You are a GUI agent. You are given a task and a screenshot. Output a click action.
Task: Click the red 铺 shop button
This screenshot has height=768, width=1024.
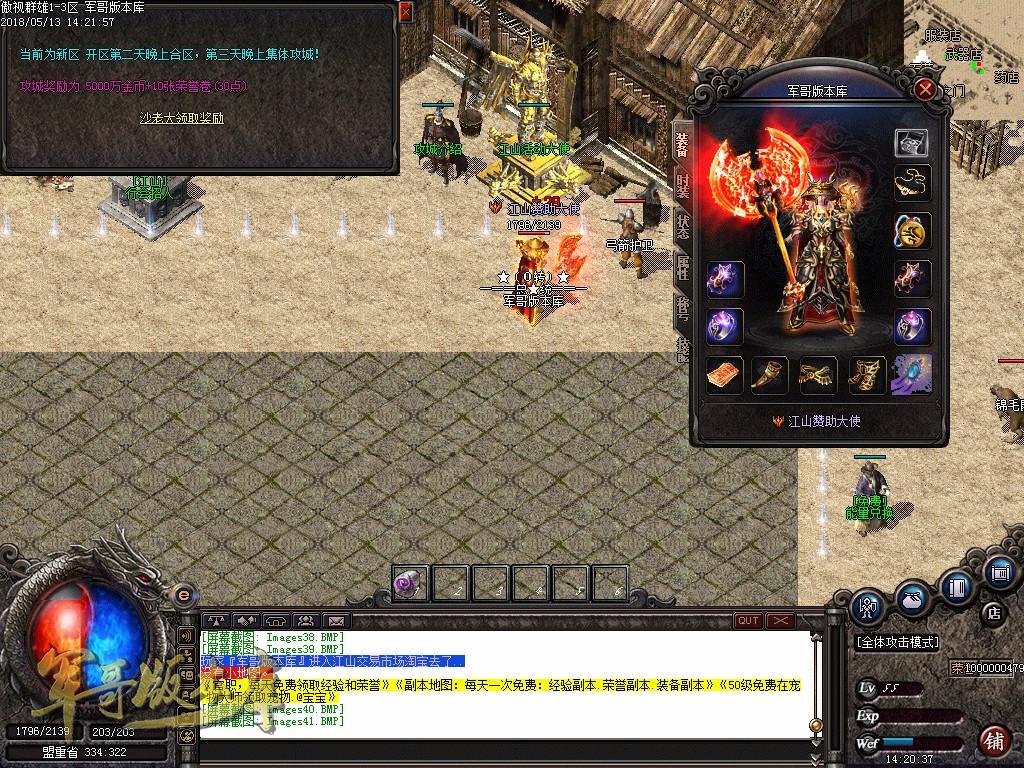(x=994, y=741)
